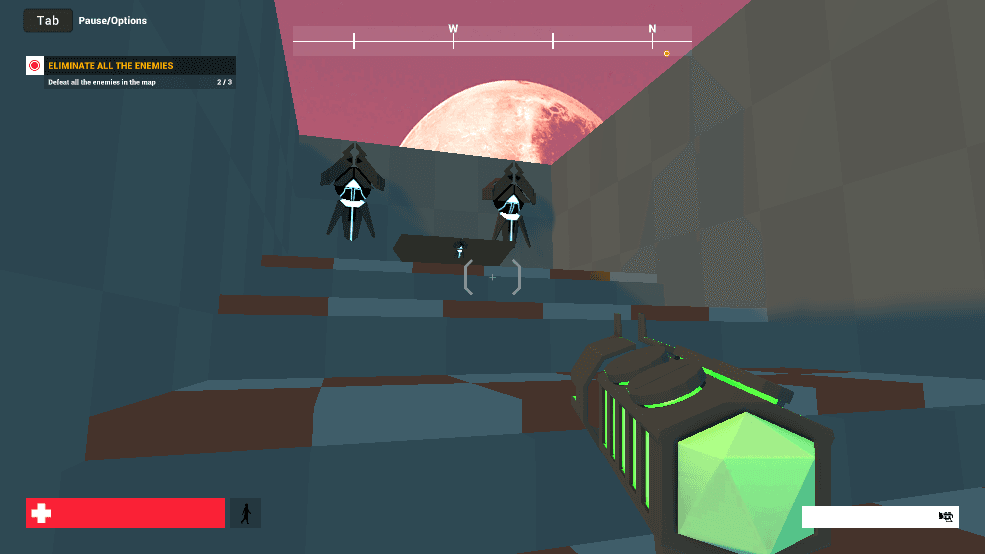
Task: Click the weapon icon on ammo bar
Action: (x=945, y=516)
